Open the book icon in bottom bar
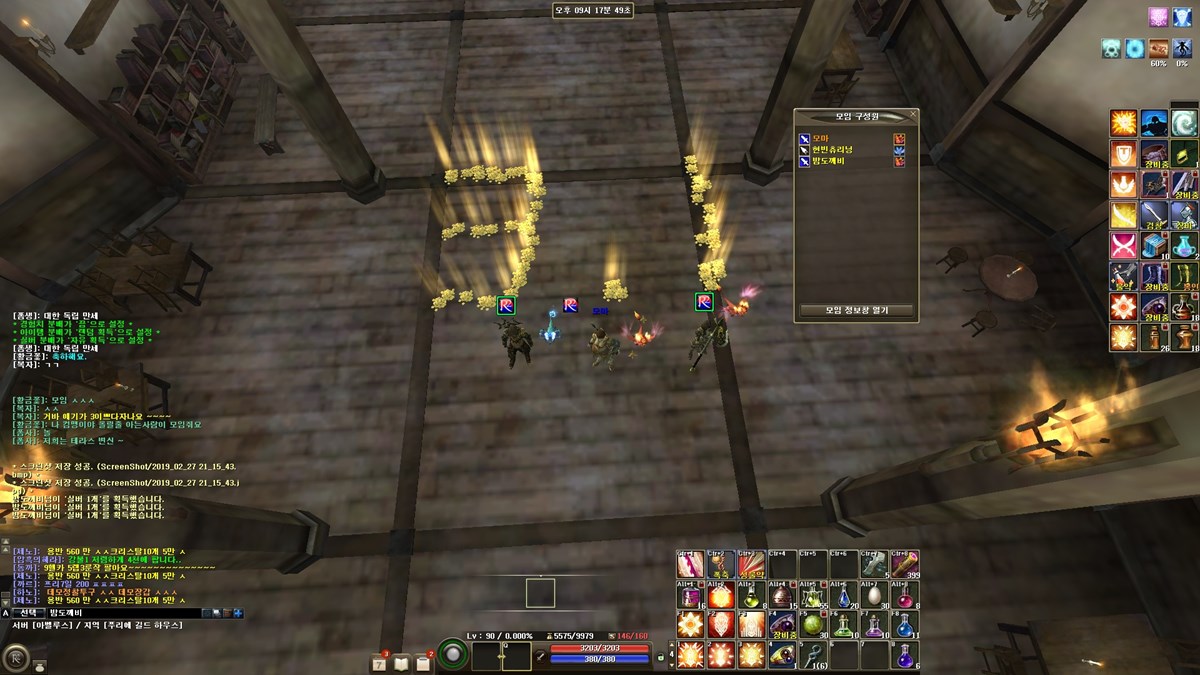Screen dimensions: 1200x675 [401, 662]
